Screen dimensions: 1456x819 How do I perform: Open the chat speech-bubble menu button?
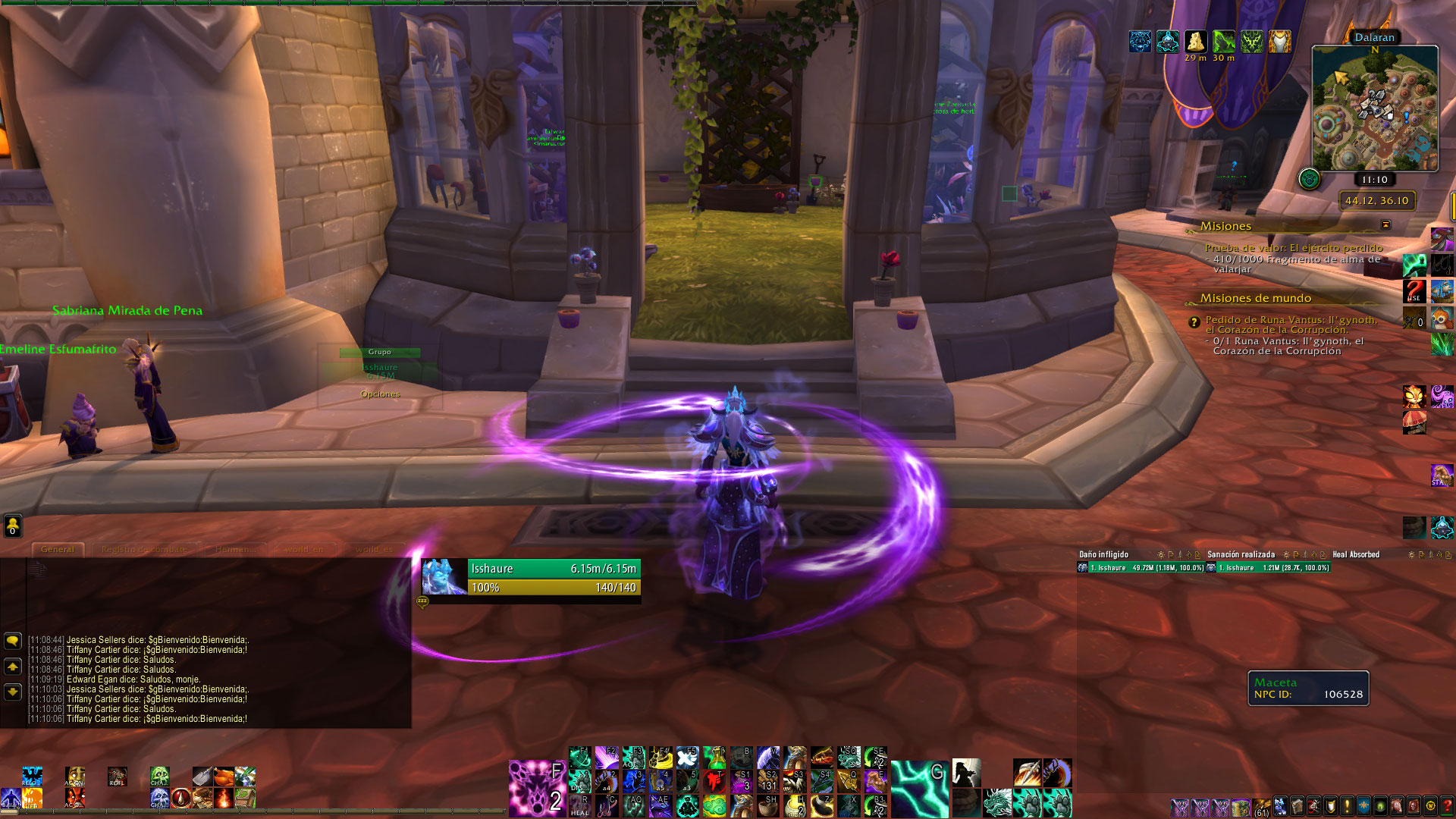click(13, 641)
